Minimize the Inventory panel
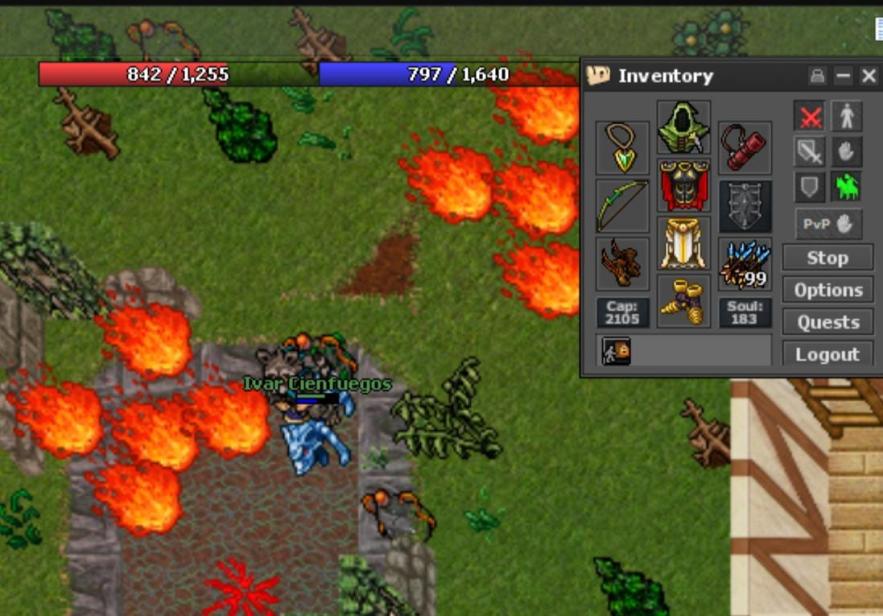The image size is (883, 616). pos(843,76)
